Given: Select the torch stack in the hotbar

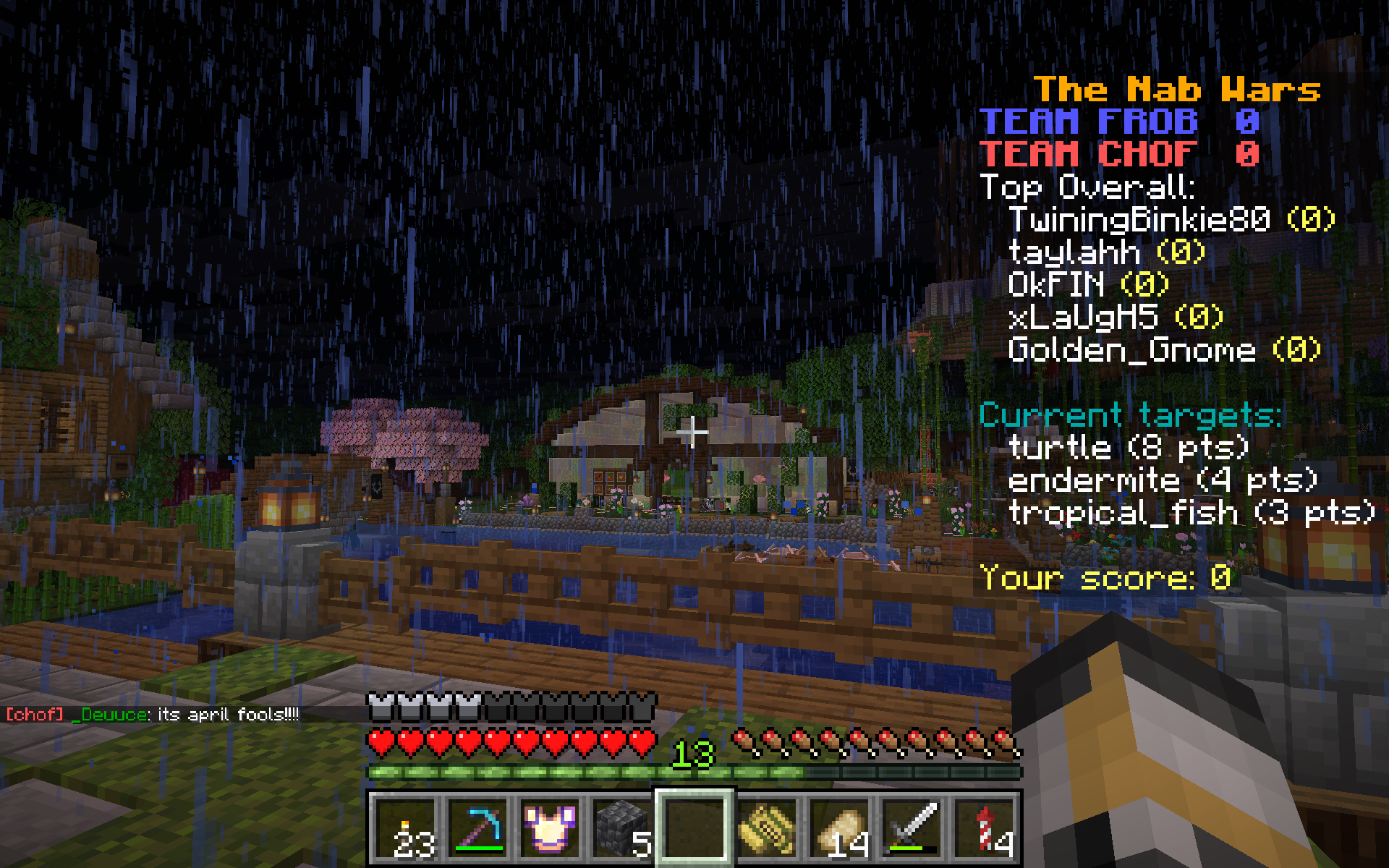Looking at the screenshot, I should tap(405, 828).
